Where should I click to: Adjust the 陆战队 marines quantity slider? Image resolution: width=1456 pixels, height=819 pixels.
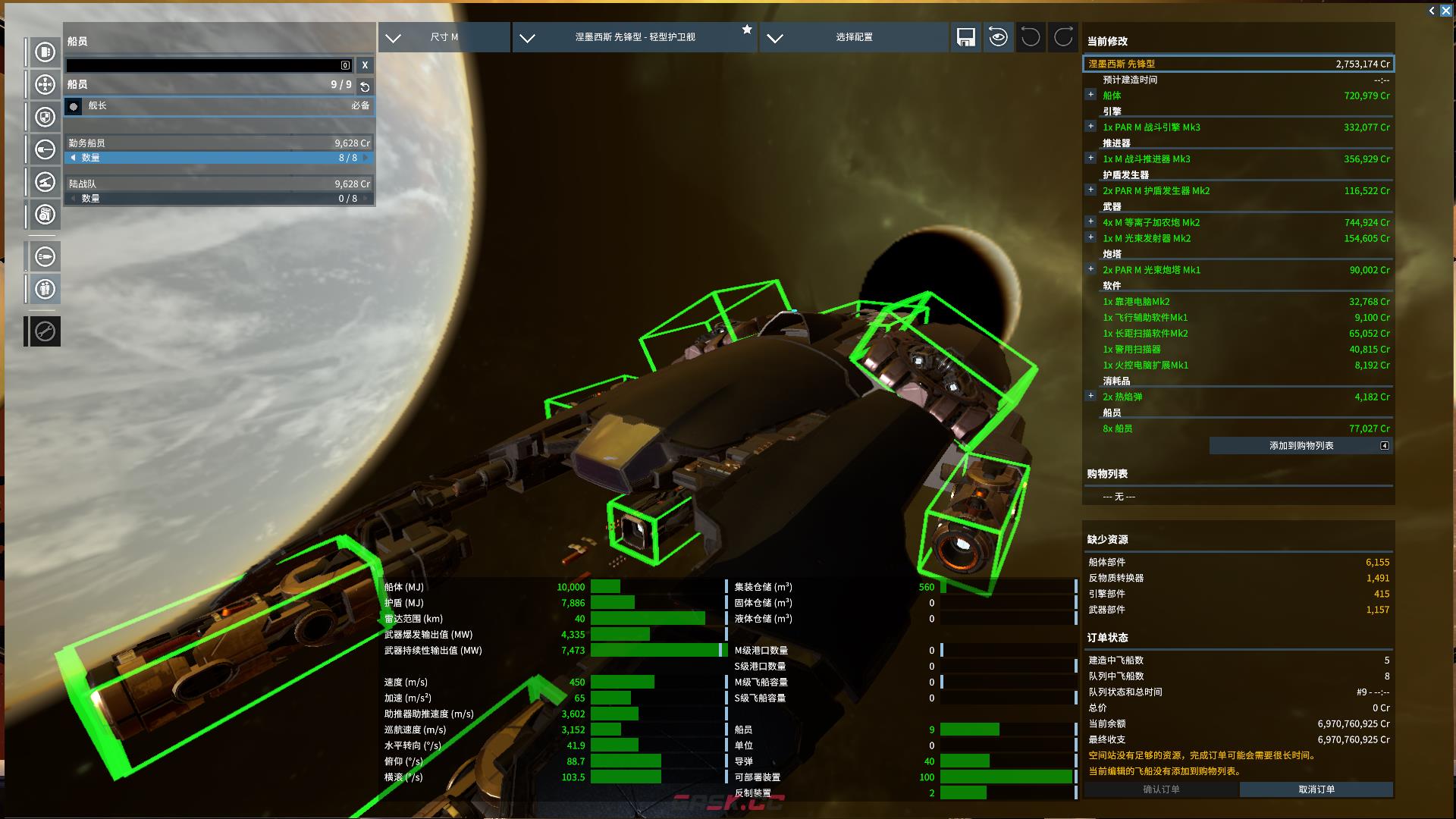pyautogui.click(x=218, y=199)
